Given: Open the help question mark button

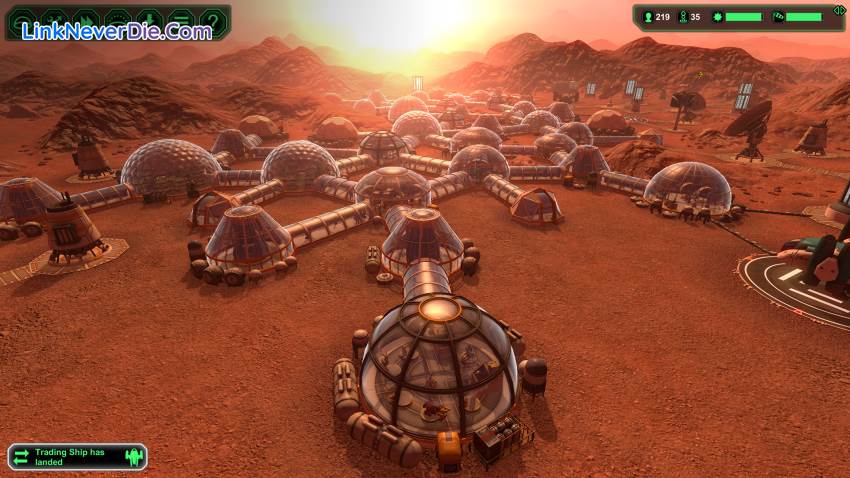Looking at the screenshot, I should [211, 20].
